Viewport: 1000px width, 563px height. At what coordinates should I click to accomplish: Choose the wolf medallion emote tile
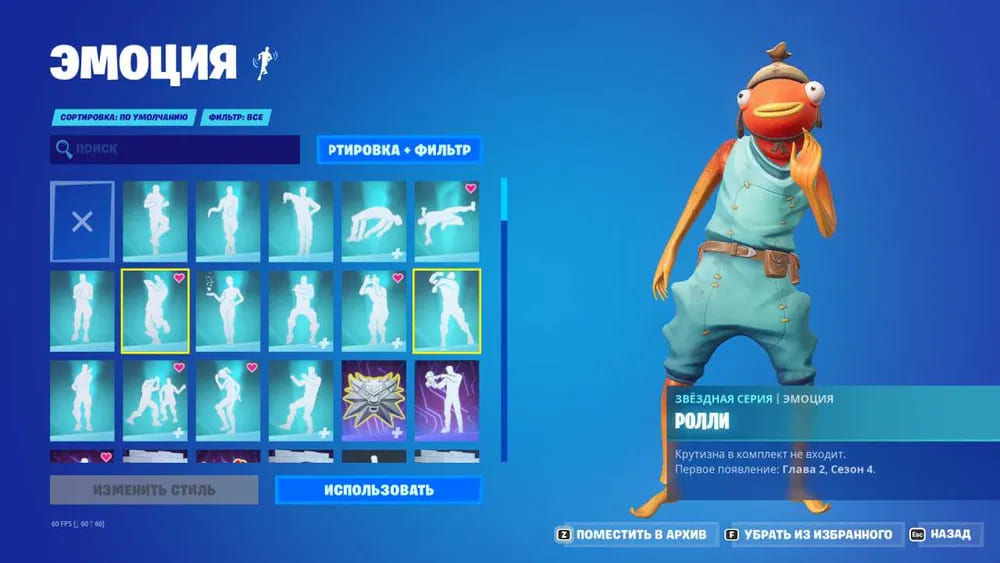(x=374, y=401)
